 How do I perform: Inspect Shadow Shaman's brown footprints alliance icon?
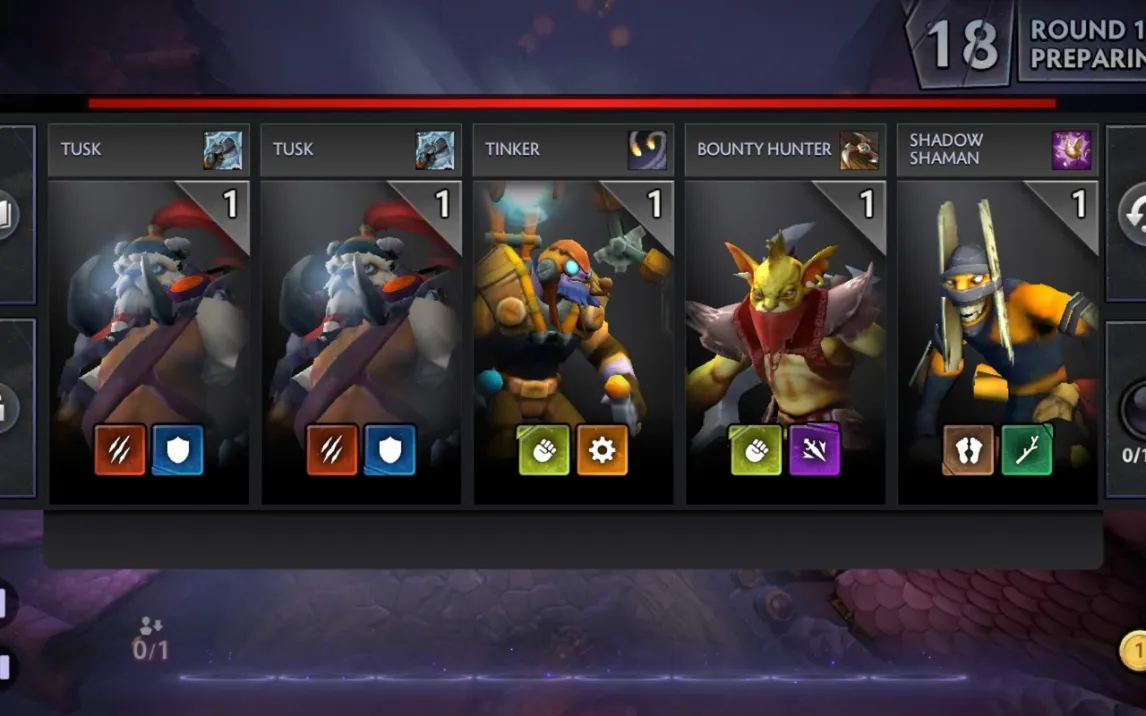pos(968,450)
